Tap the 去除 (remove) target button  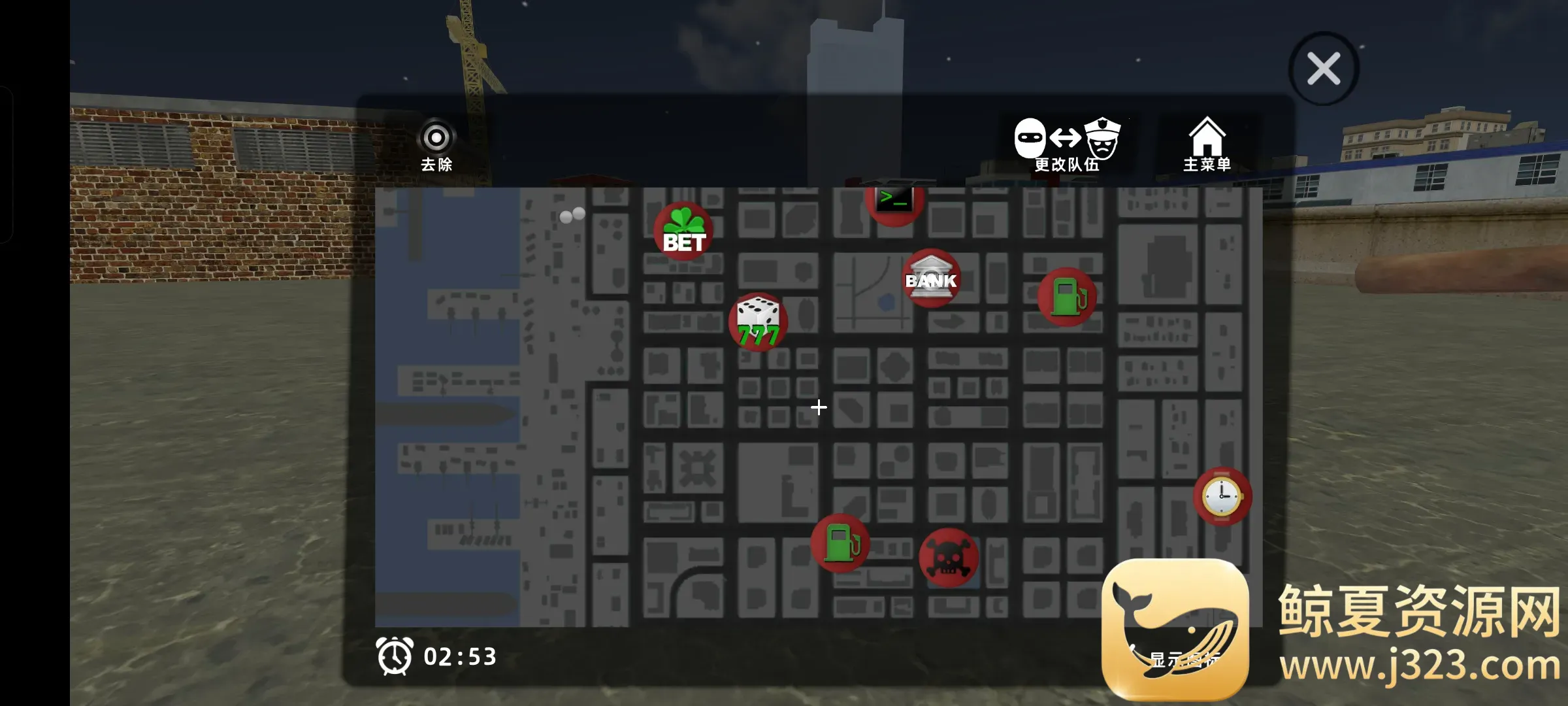436,144
